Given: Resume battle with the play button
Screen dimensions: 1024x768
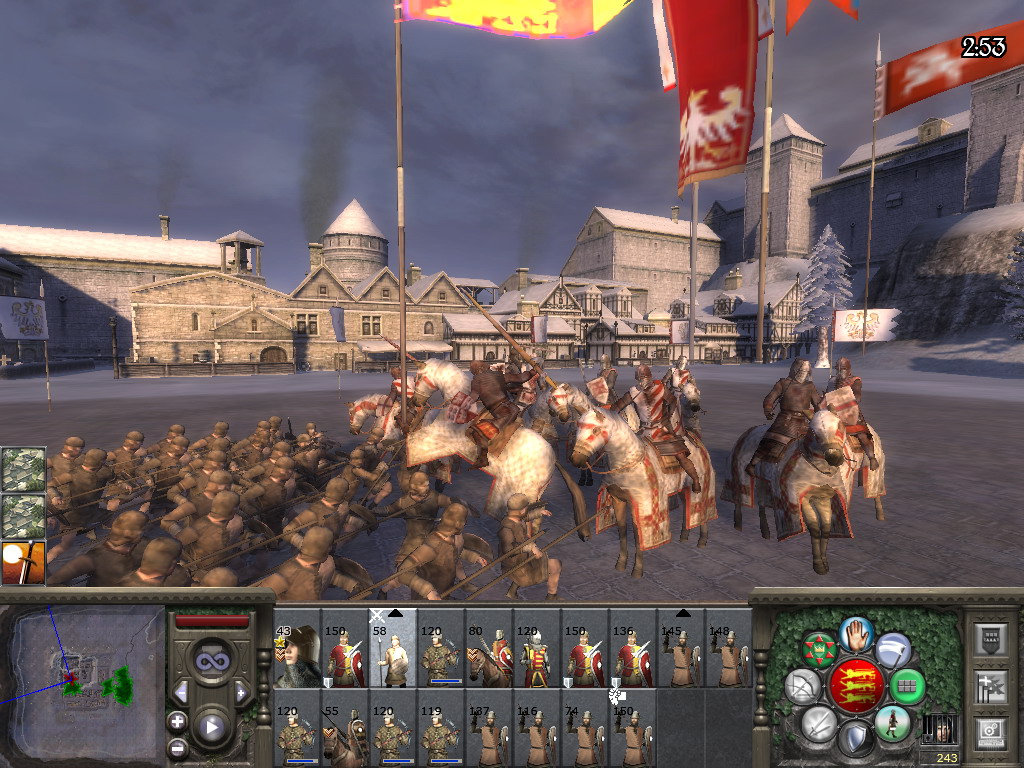Looking at the screenshot, I should pyautogui.click(x=211, y=727).
